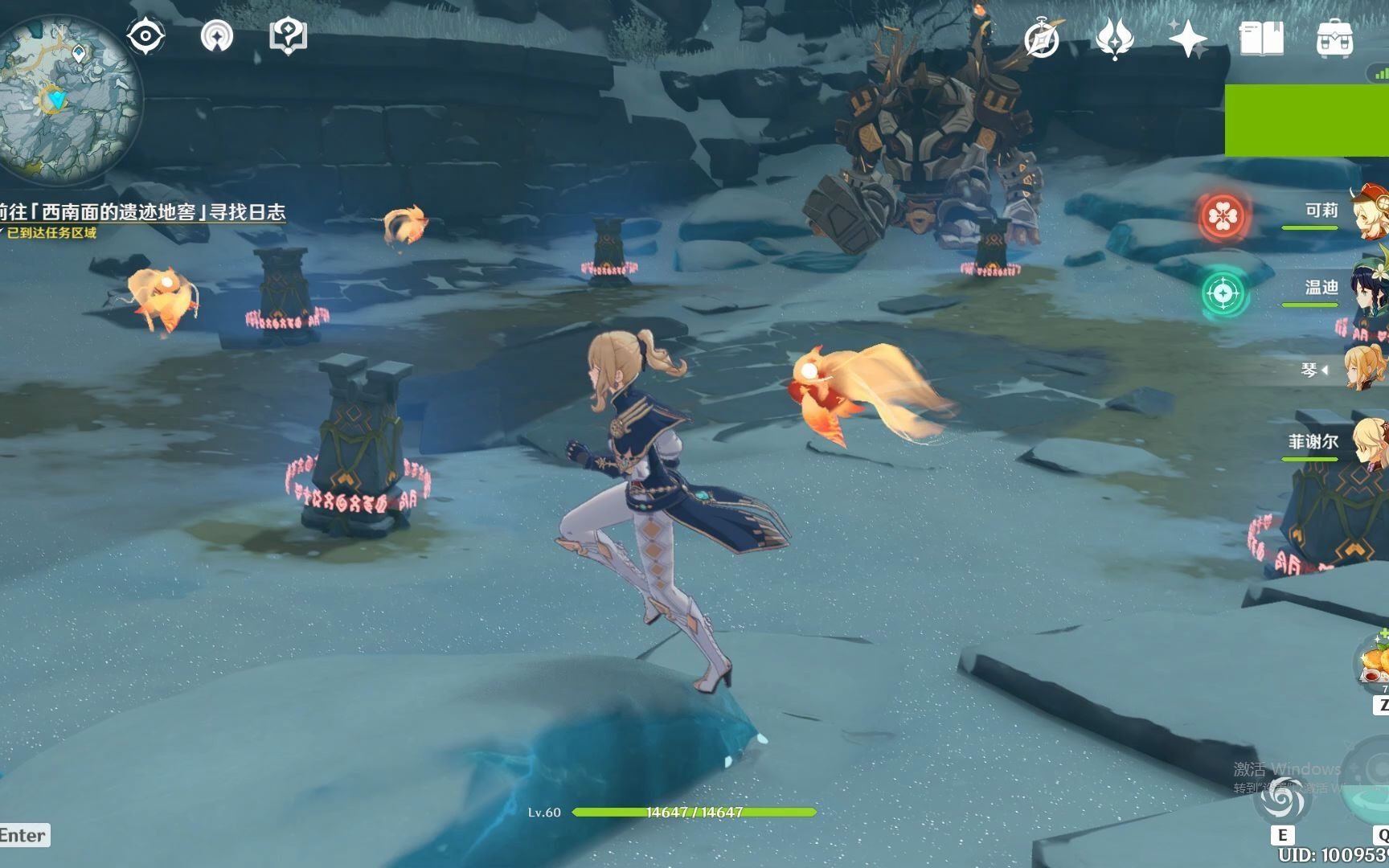
Task: Open the quest menu icon
Action: click(x=288, y=36)
